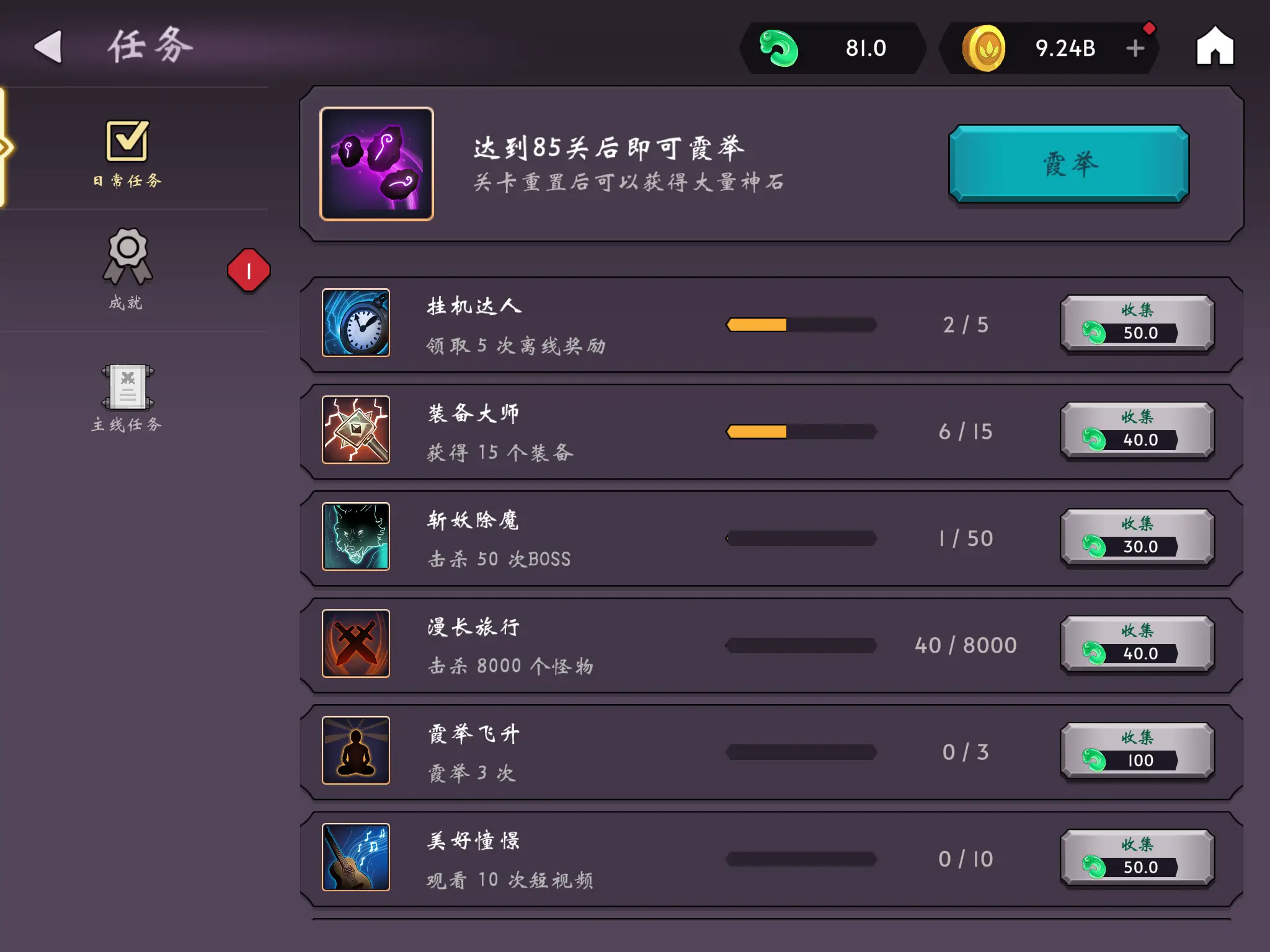Select the 主线任务 tab

click(127, 397)
